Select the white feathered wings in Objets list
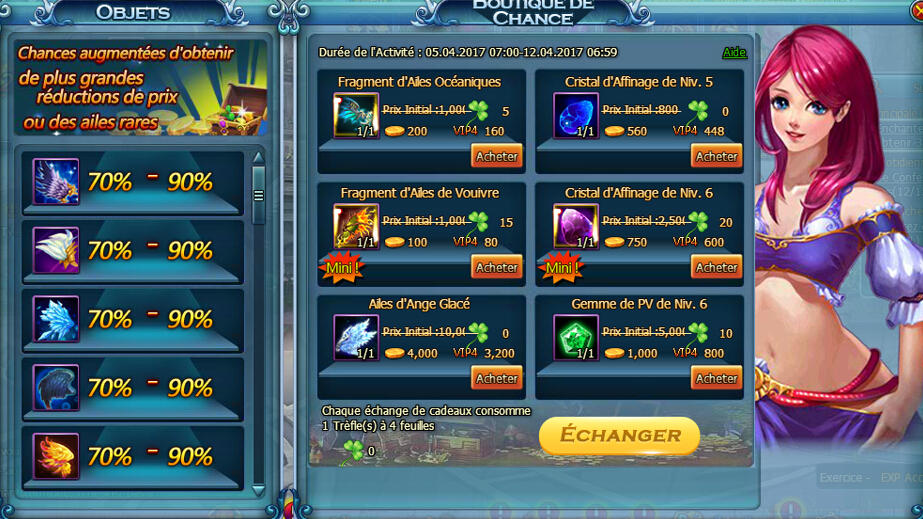923x519 pixels. pos(56,250)
